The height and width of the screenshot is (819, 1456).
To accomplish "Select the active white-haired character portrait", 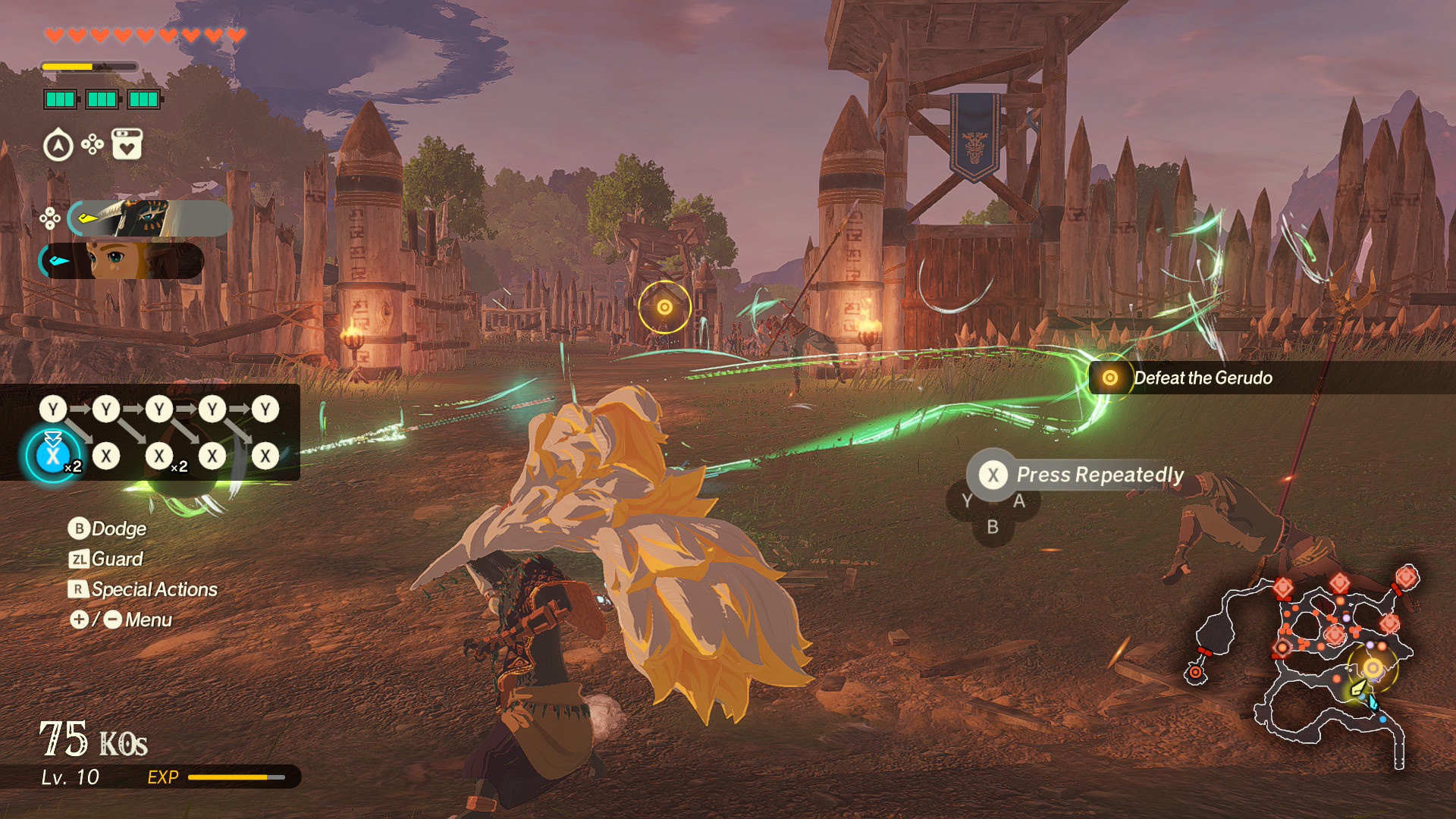I will click(149, 219).
